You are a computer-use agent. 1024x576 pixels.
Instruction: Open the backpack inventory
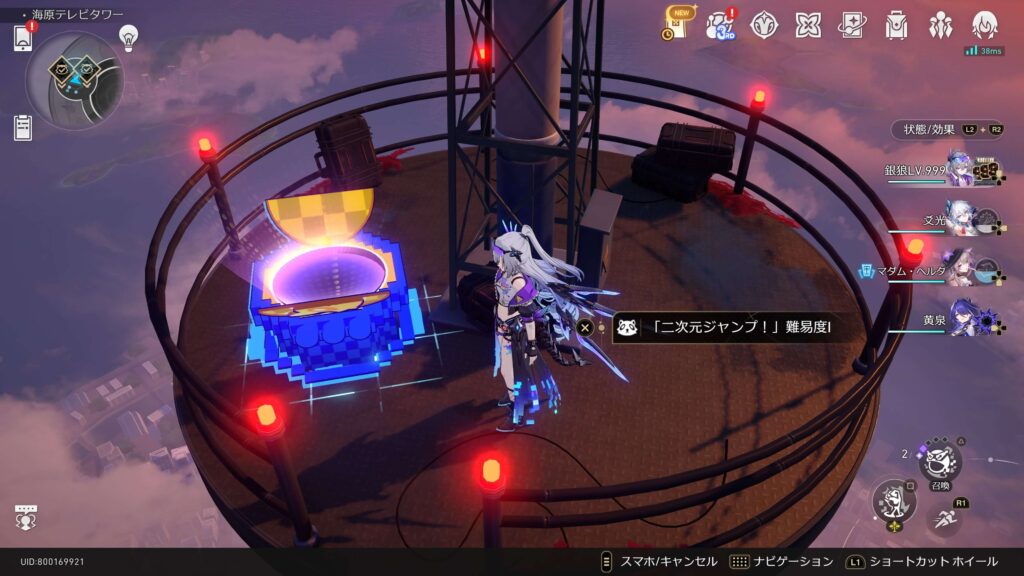click(896, 24)
